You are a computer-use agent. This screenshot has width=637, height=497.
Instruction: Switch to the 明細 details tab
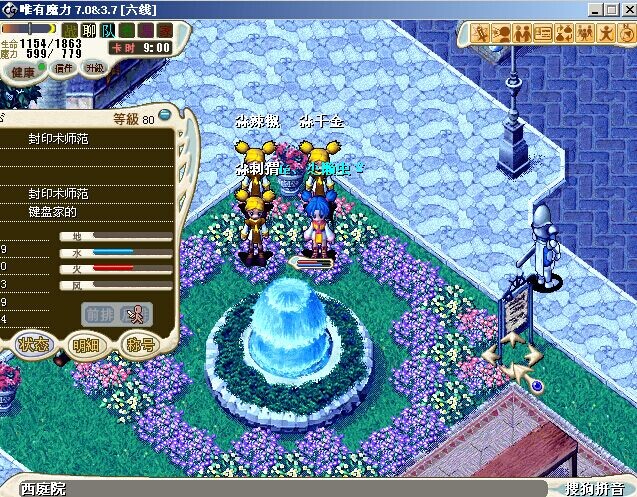[x=86, y=345]
